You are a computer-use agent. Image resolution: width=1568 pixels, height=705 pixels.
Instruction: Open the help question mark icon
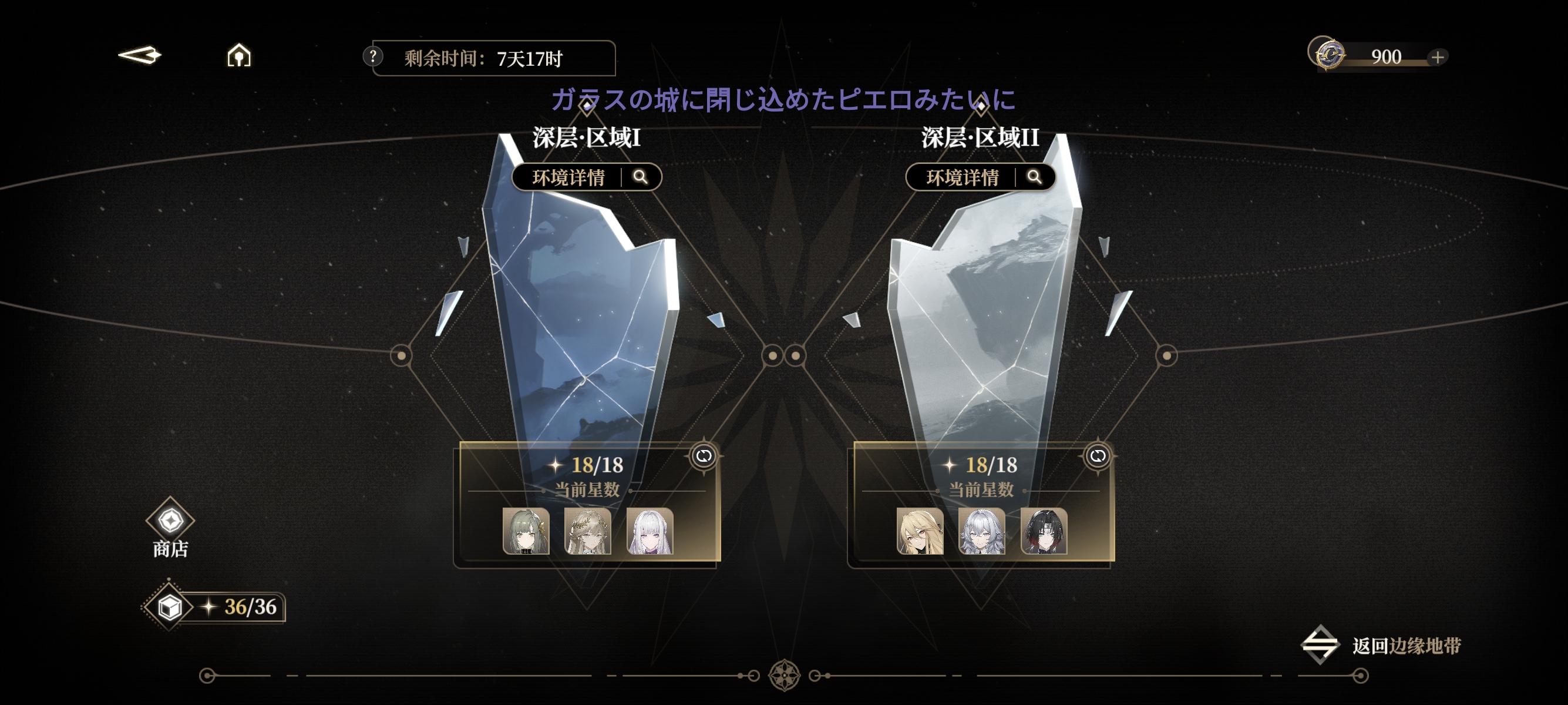pyautogui.click(x=372, y=58)
